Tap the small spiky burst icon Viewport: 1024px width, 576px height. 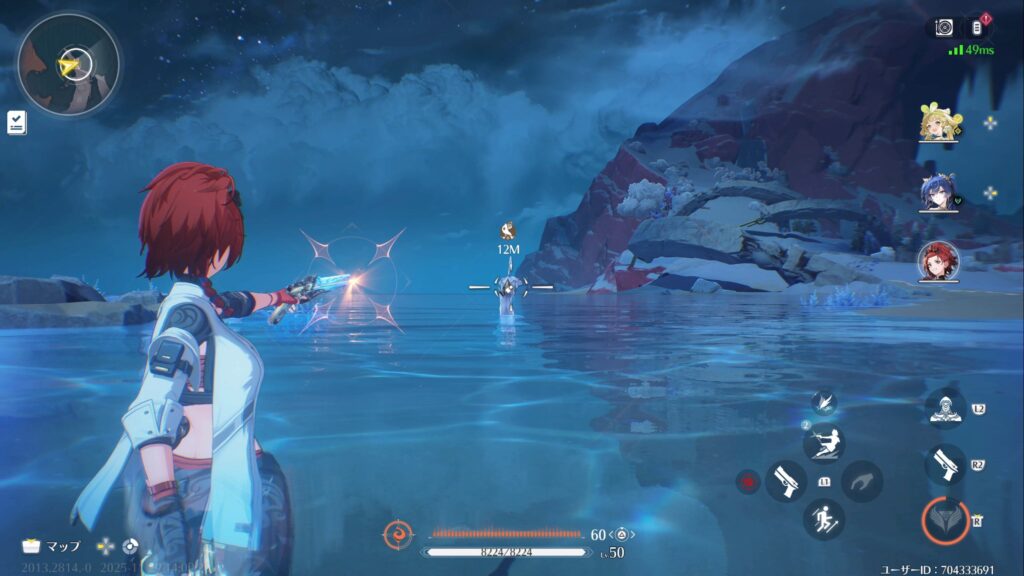click(x=824, y=402)
